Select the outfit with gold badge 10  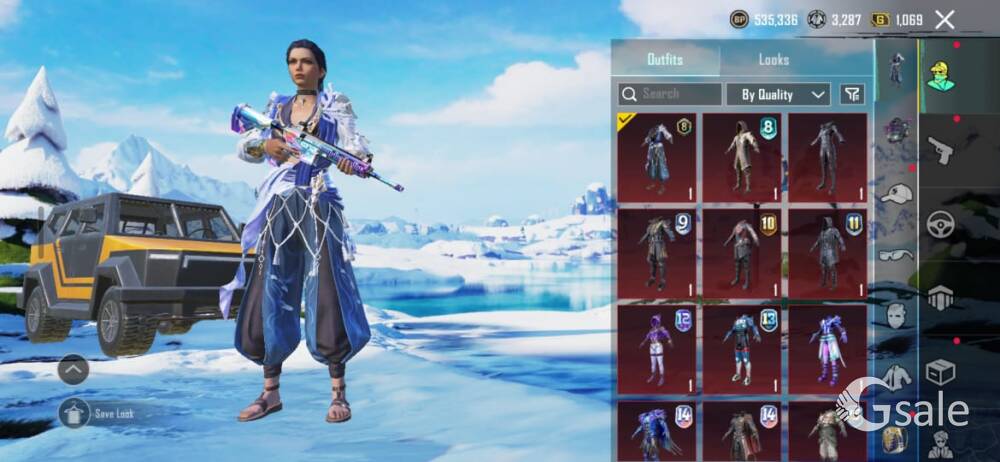point(741,252)
